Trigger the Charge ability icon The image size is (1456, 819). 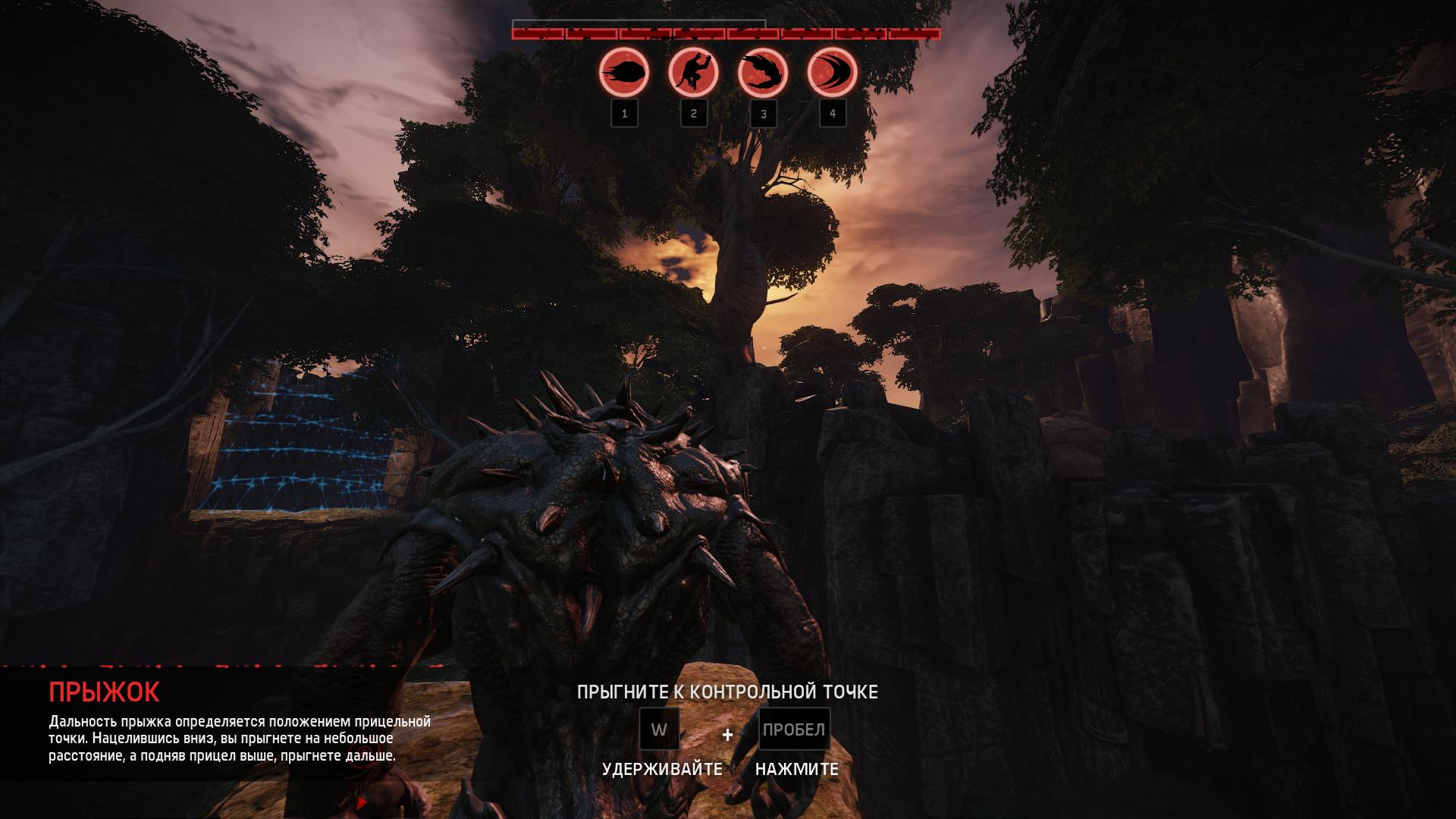point(832,74)
